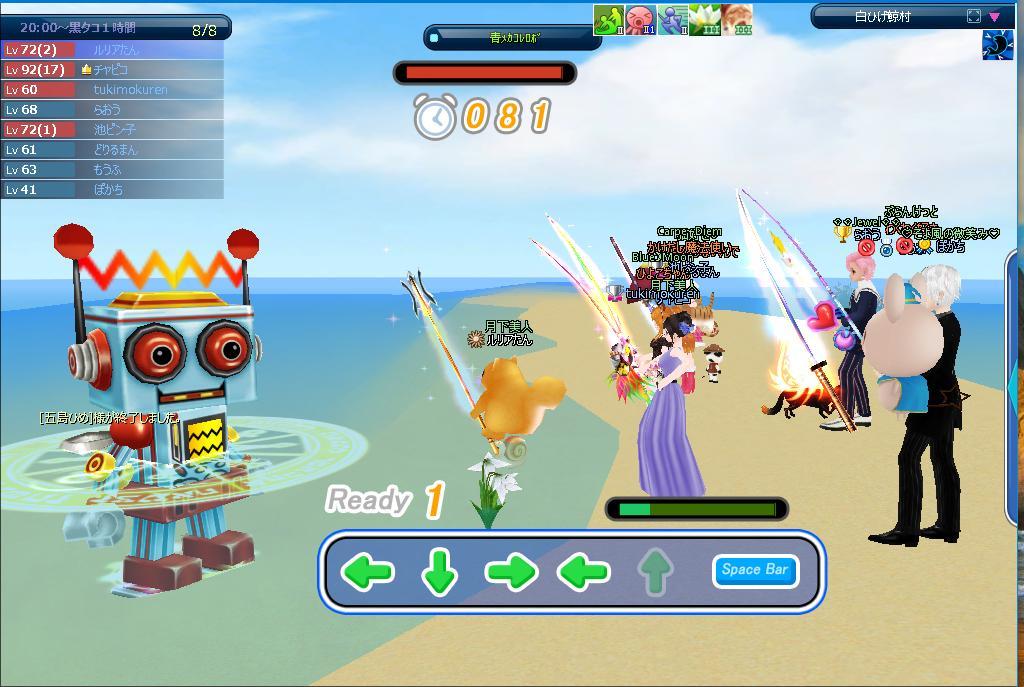Pick 池ピン子 from the party list

[112, 130]
